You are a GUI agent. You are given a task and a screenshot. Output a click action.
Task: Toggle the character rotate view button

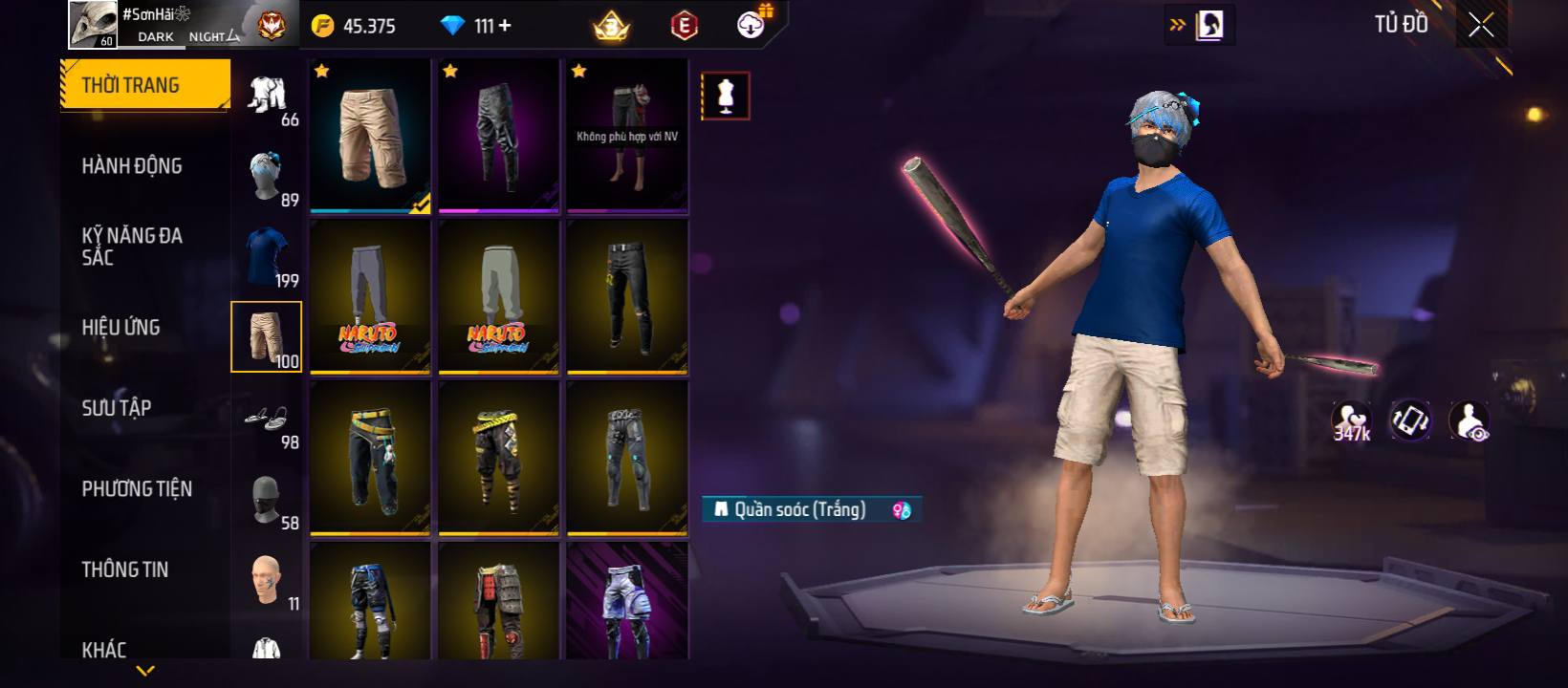tap(1410, 420)
